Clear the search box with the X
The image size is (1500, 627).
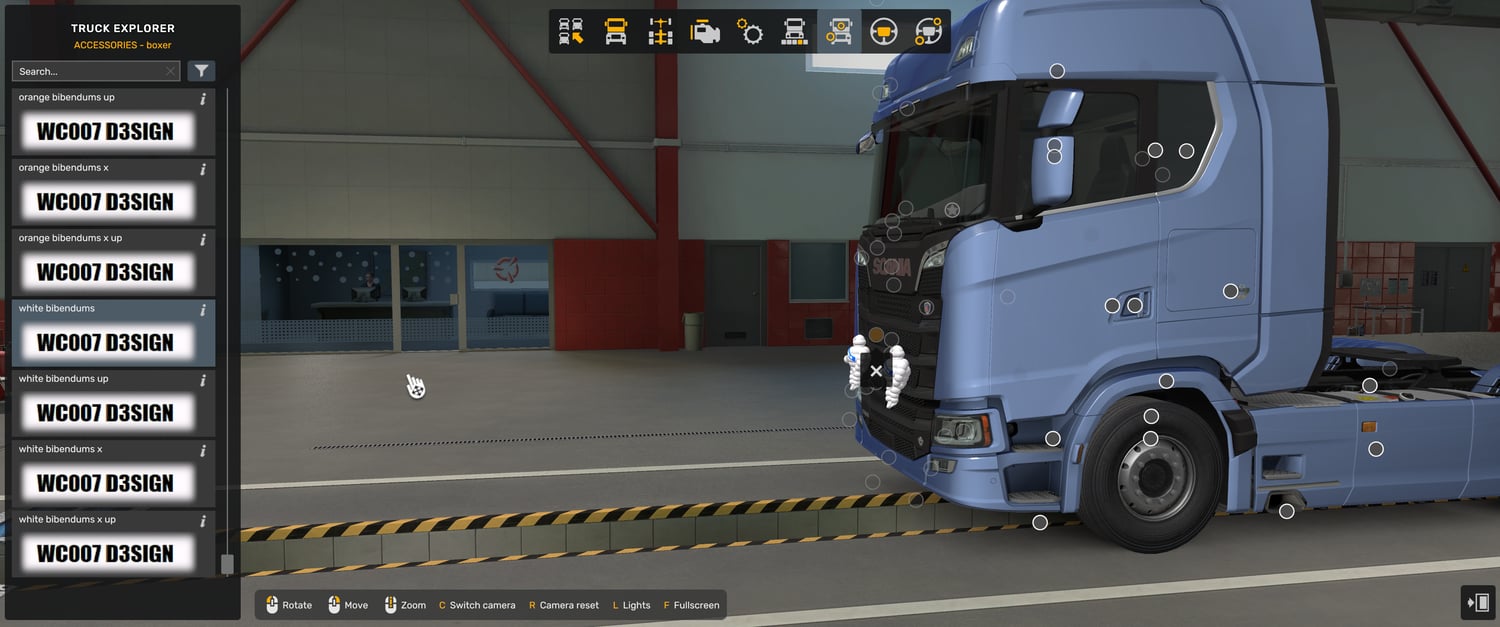(x=170, y=71)
